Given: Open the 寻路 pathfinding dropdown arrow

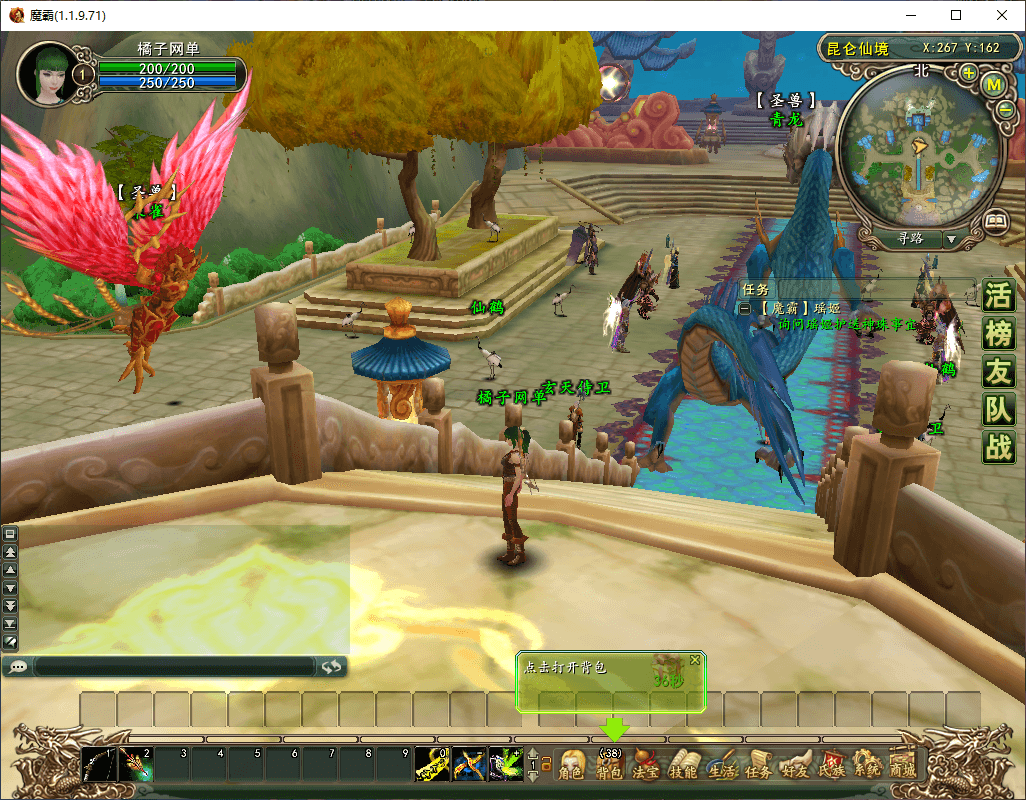Looking at the screenshot, I should point(951,240).
